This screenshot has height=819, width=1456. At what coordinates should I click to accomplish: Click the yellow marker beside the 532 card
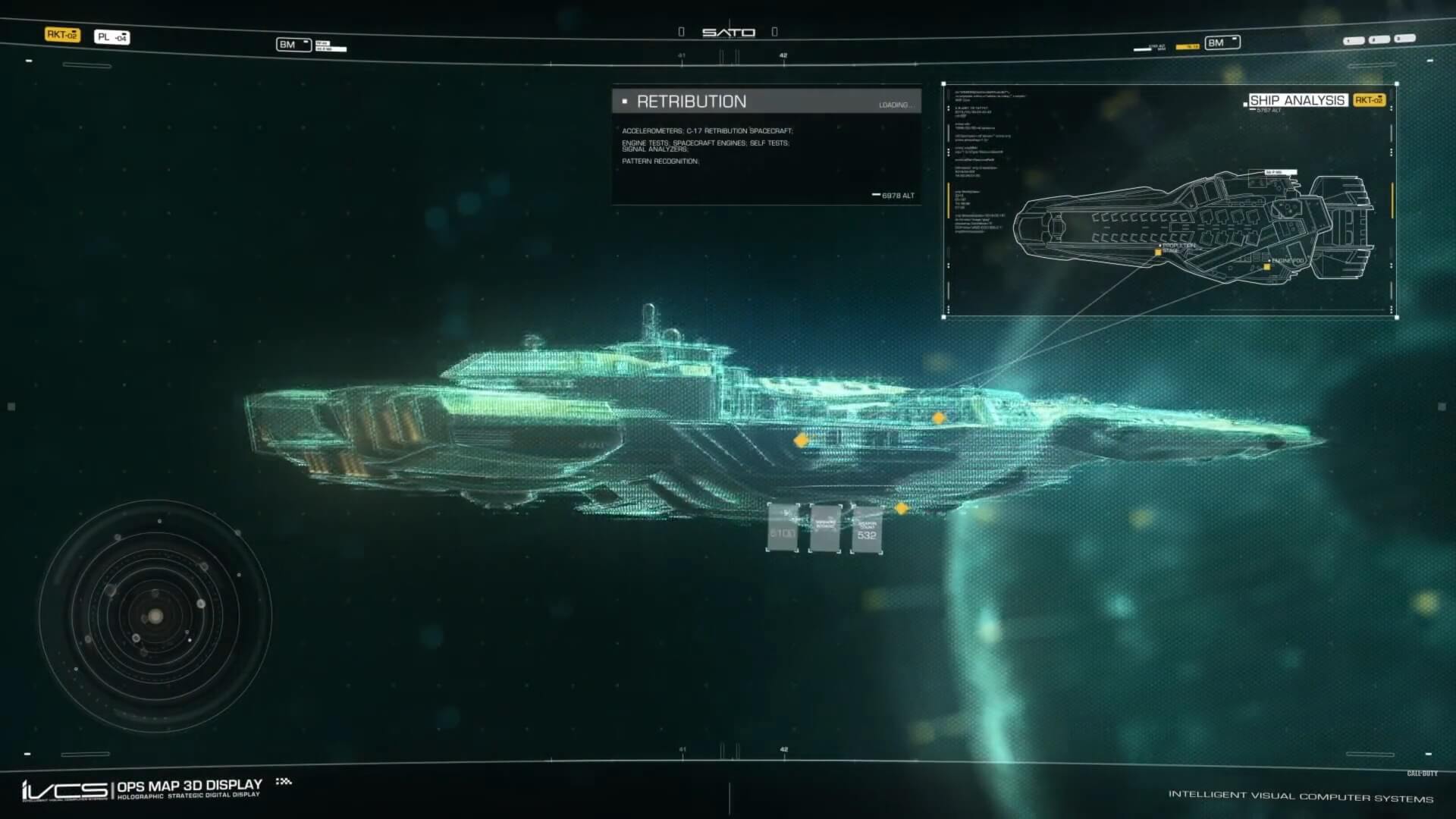pyautogui.click(x=902, y=509)
